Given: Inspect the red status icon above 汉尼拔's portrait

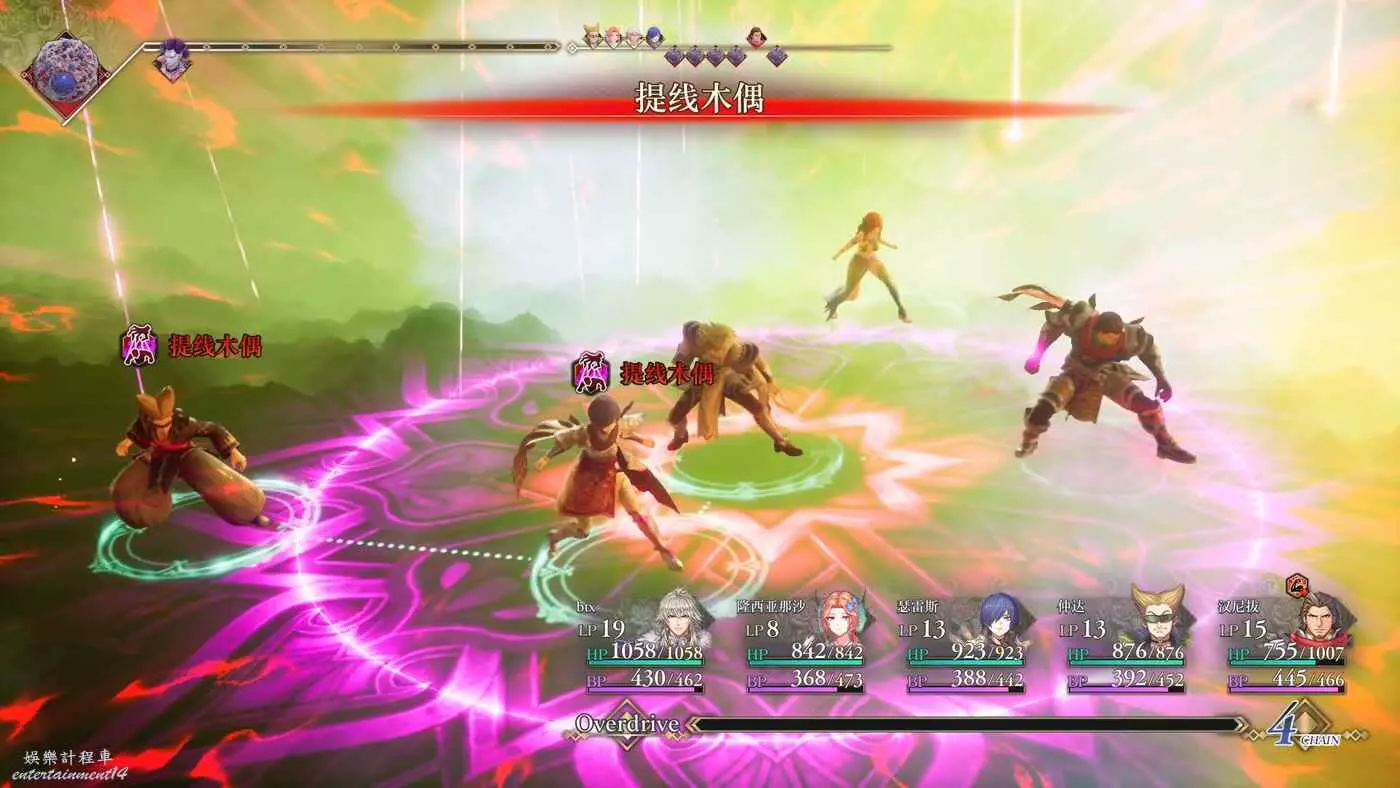Looking at the screenshot, I should (x=1297, y=585).
